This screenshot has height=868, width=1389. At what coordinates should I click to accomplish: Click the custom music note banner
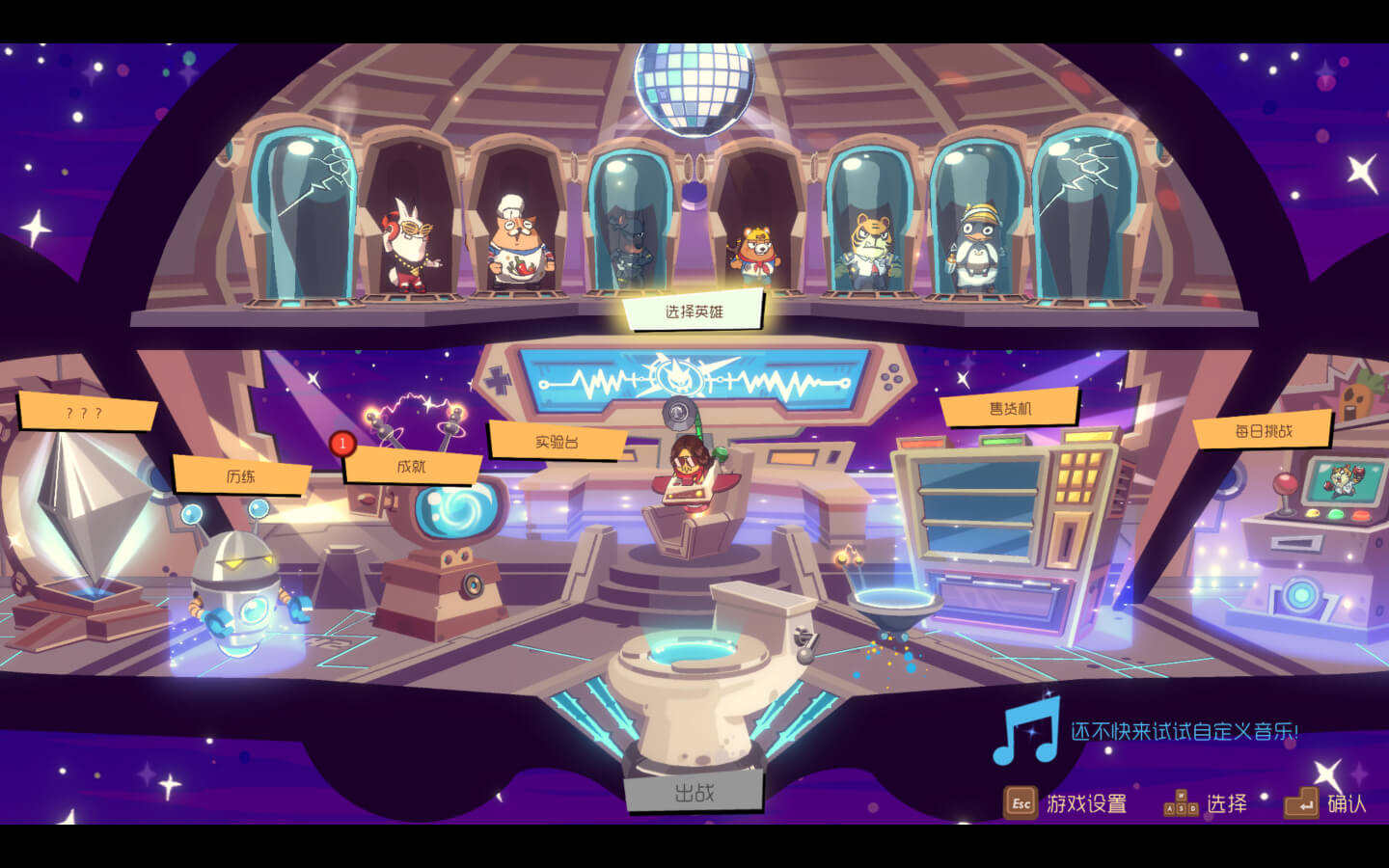click(x=1146, y=732)
